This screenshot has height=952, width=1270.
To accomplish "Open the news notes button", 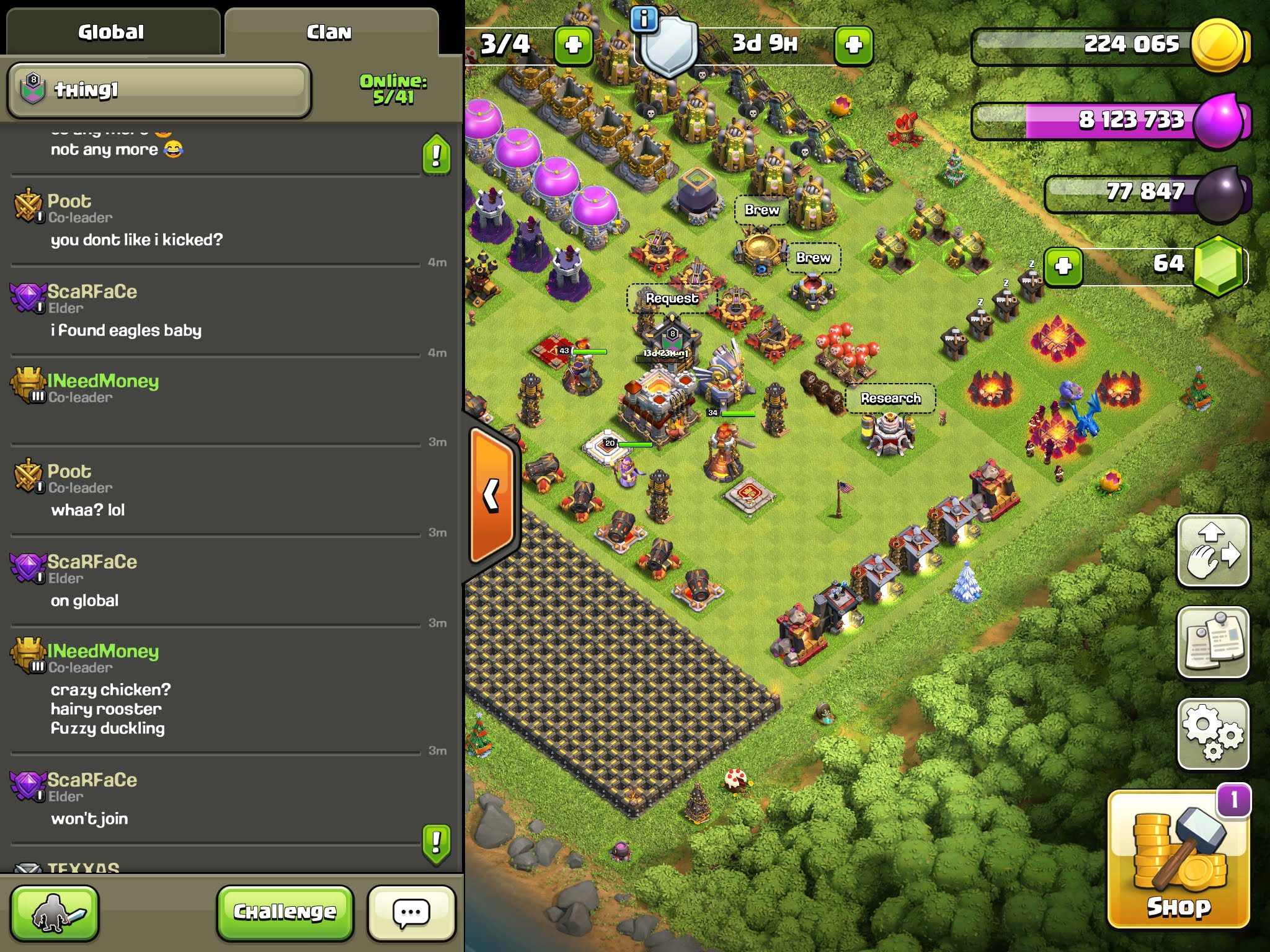I will coord(1212,642).
